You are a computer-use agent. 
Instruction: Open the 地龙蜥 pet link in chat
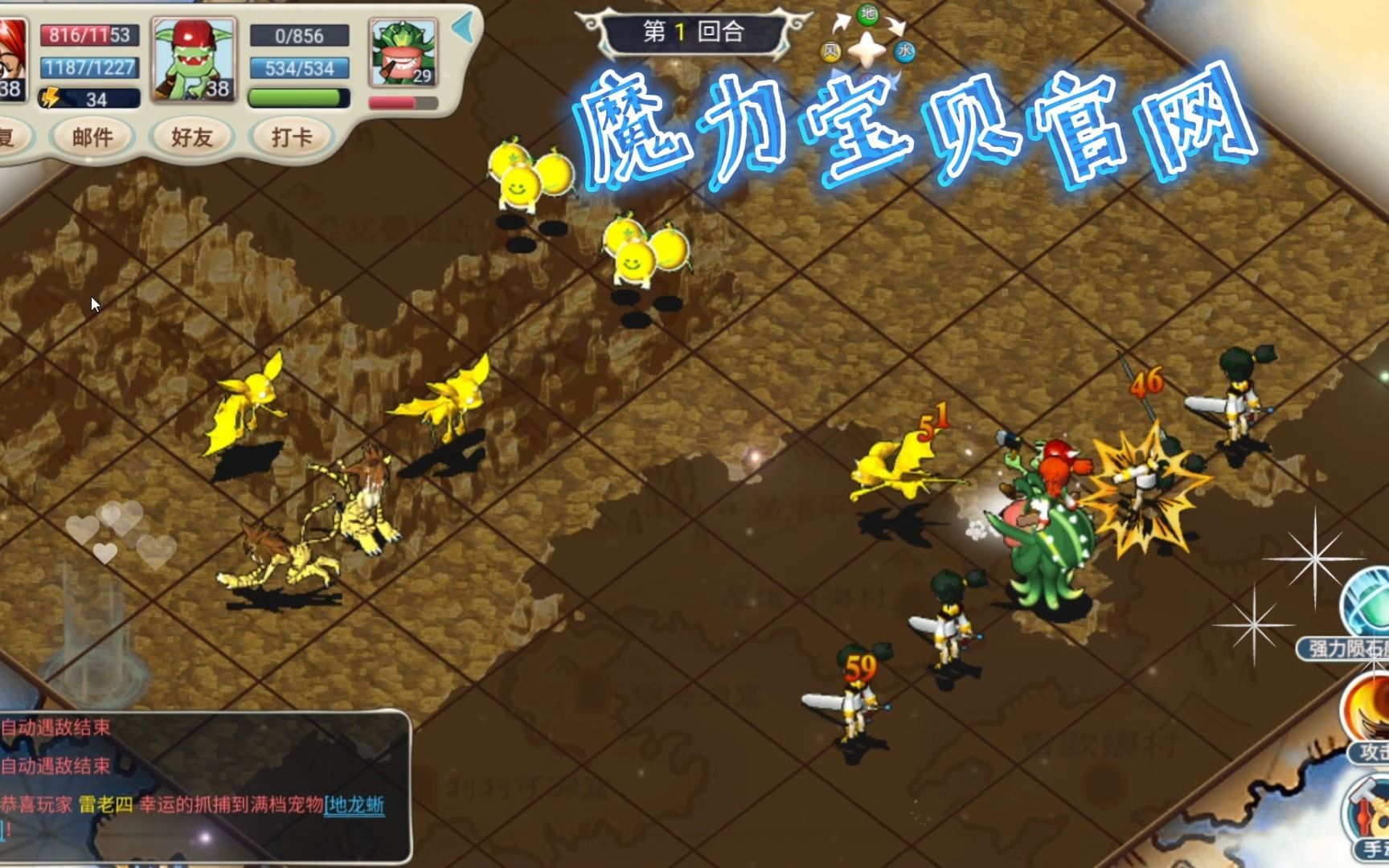pos(355,805)
